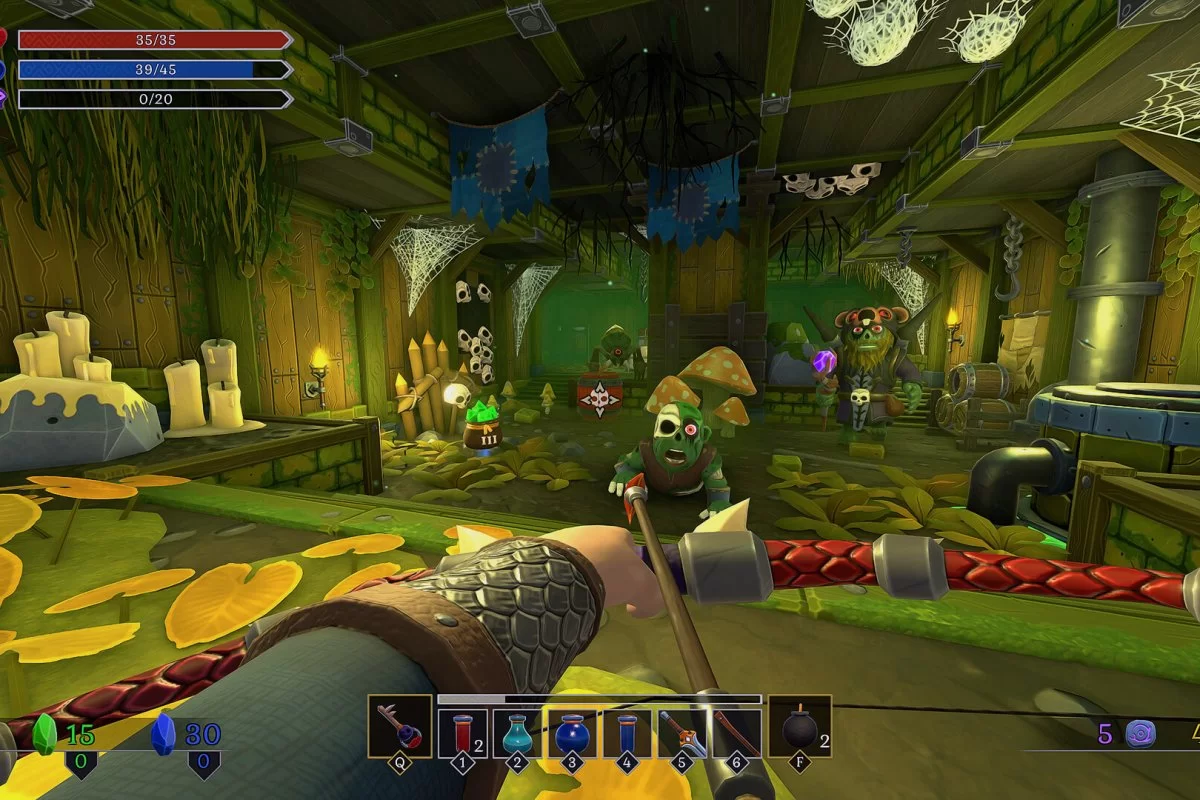
Task: Select the teal flask potion
Action: tap(517, 733)
